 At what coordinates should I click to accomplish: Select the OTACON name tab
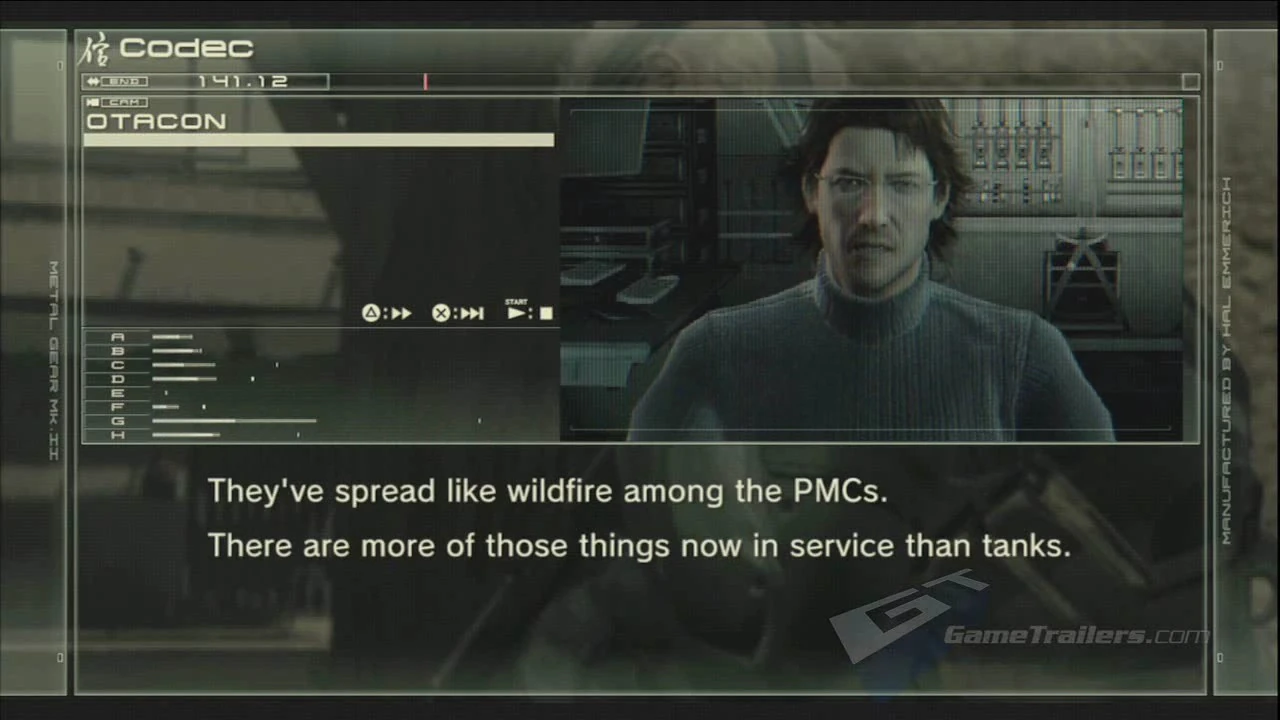(x=156, y=121)
